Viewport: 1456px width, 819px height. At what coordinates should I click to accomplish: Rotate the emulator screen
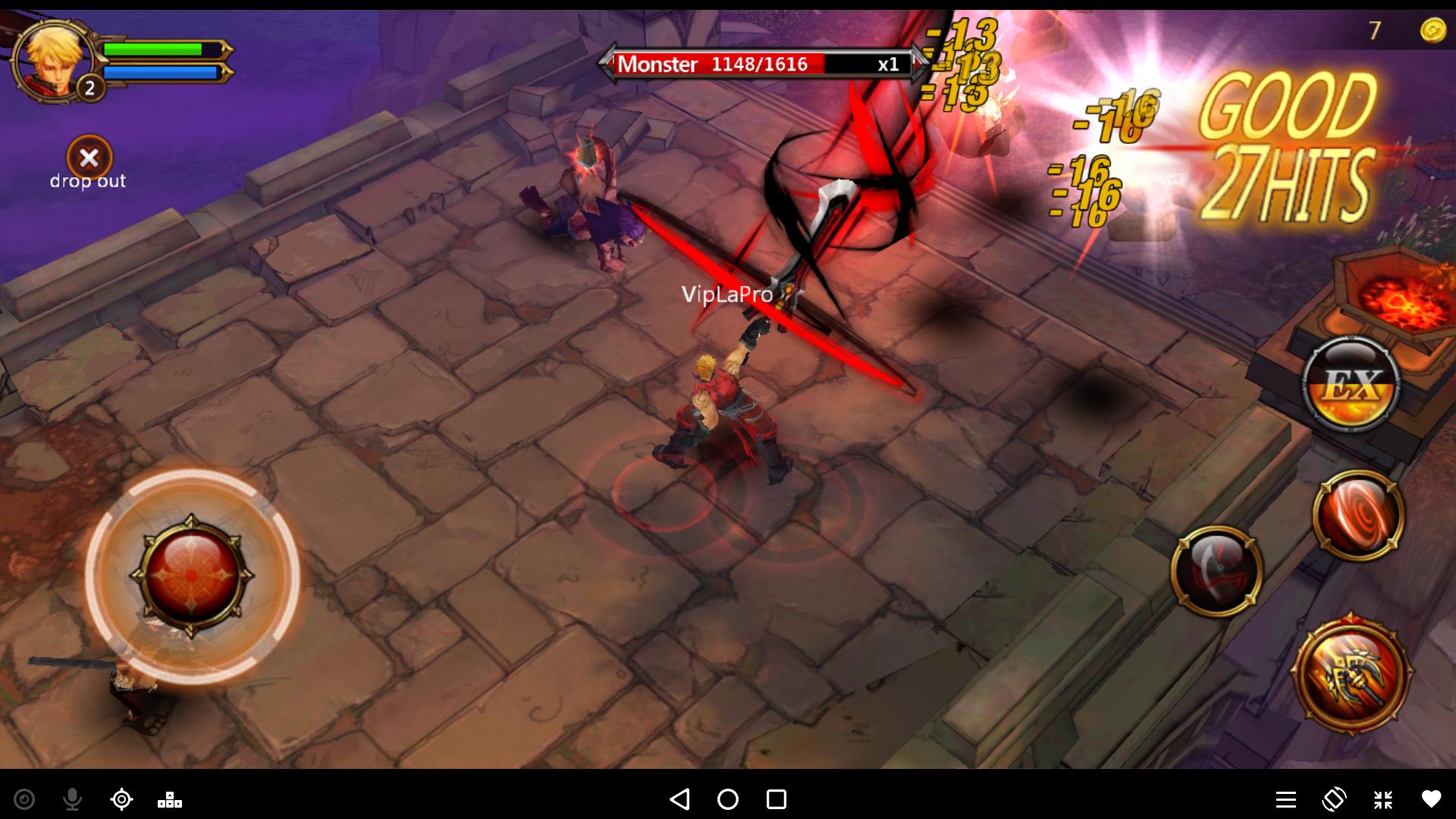point(1334,799)
